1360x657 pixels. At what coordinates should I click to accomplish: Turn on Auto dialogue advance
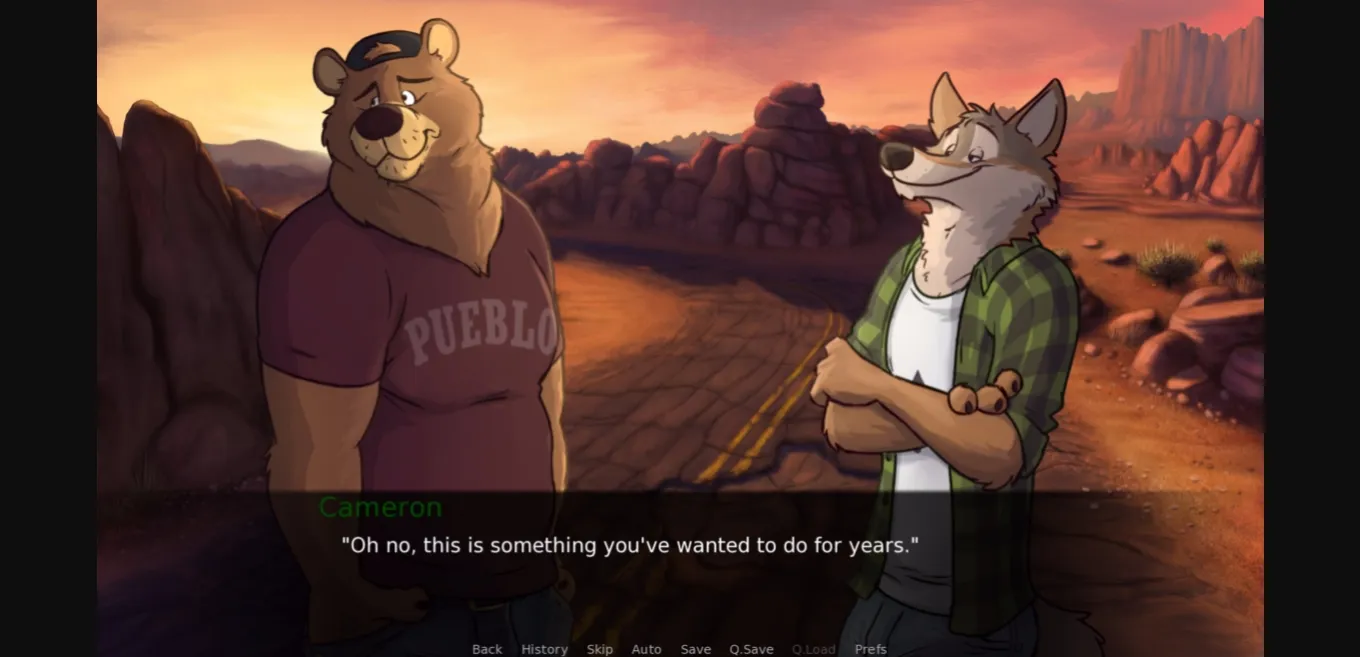tap(646, 649)
